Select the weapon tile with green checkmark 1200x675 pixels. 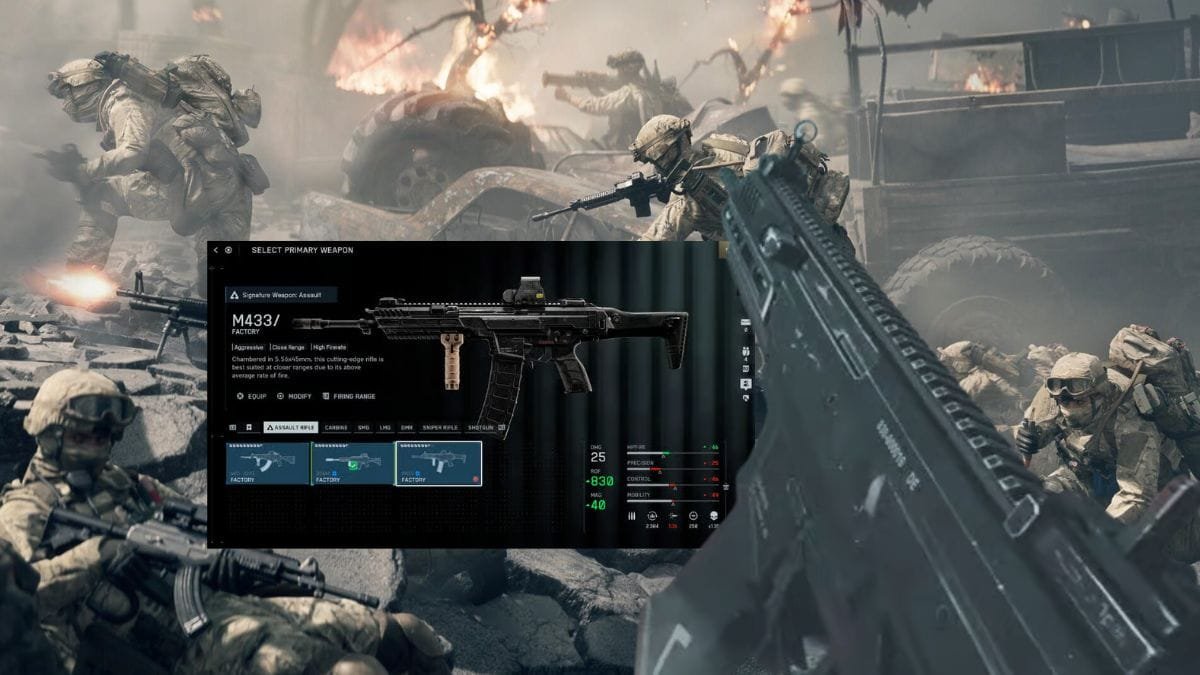coord(353,463)
